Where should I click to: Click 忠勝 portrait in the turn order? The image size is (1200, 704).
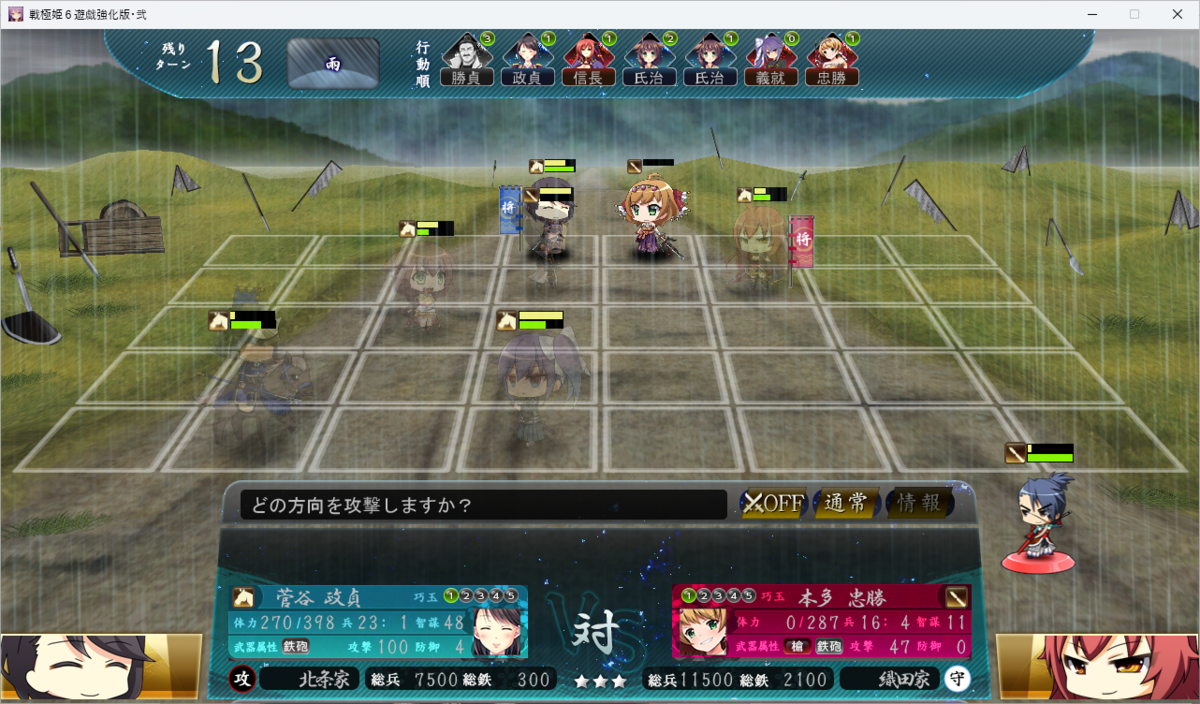pos(831,61)
